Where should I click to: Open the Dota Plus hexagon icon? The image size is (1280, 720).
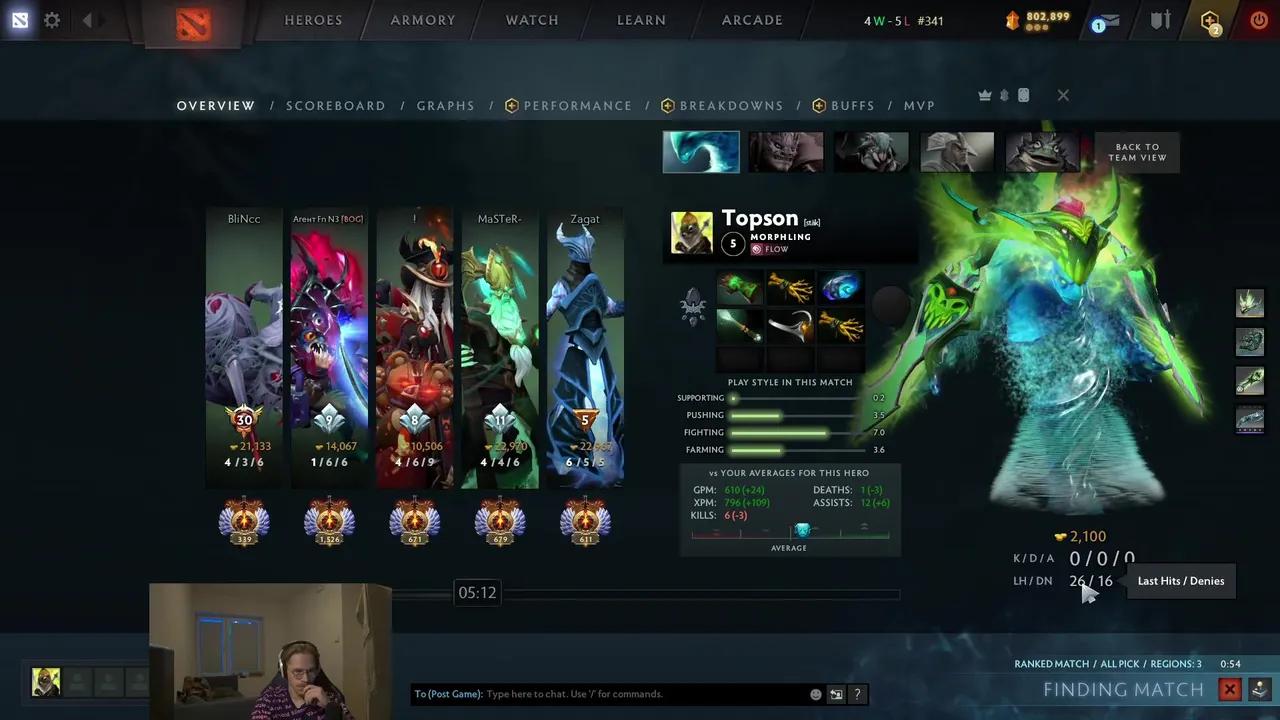[1210, 20]
